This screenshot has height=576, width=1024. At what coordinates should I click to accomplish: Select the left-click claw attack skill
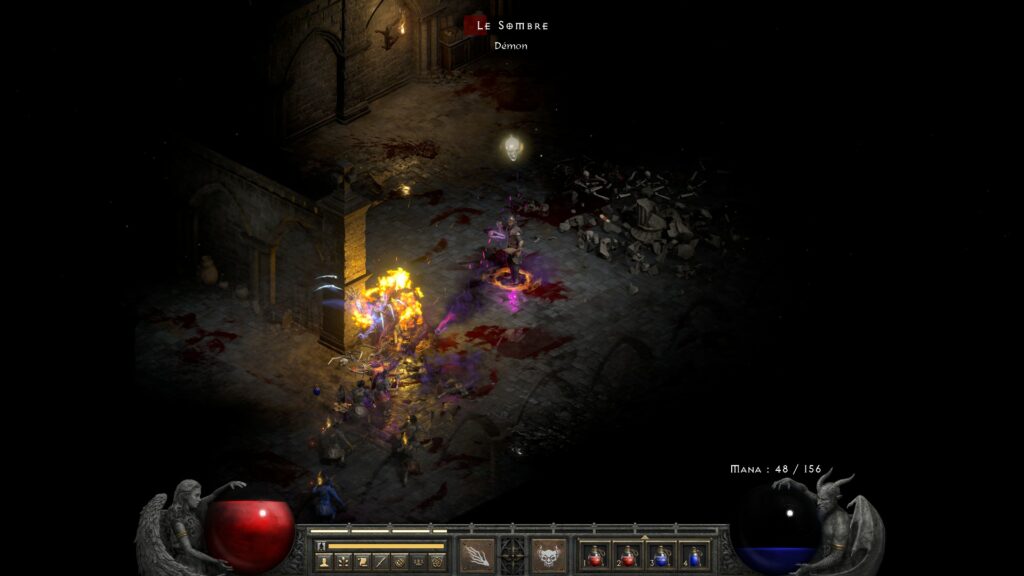coord(476,555)
